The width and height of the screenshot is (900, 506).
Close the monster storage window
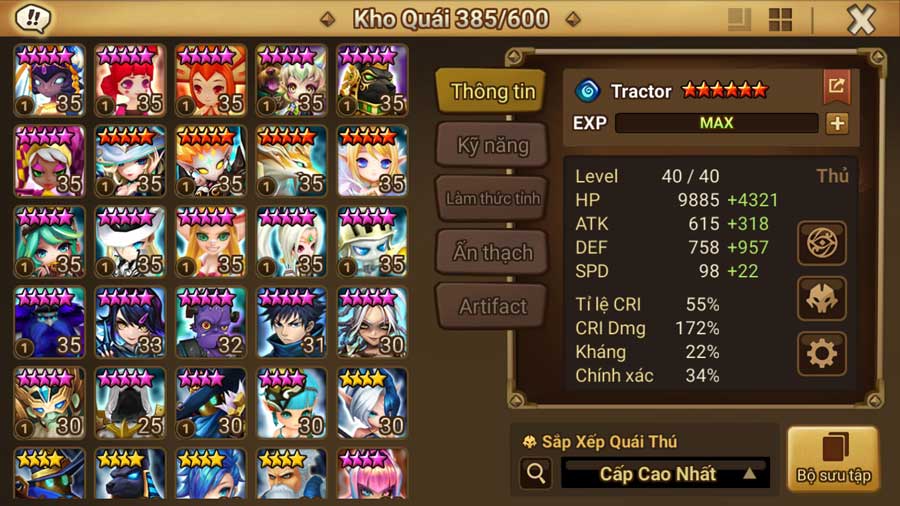point(860,19)
